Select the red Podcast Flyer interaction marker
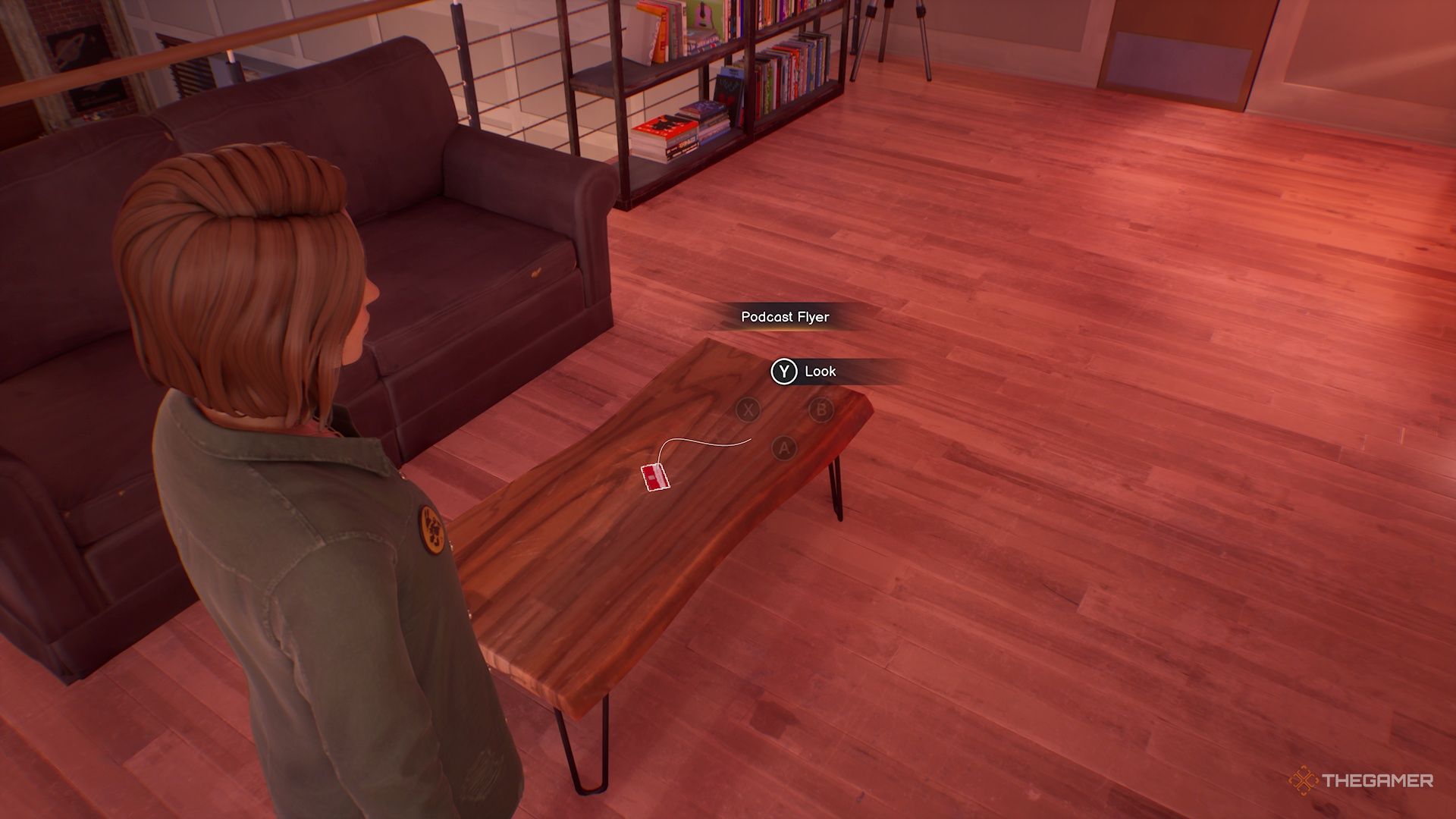This screenshot has width=1456, height=819. point(655,477)
